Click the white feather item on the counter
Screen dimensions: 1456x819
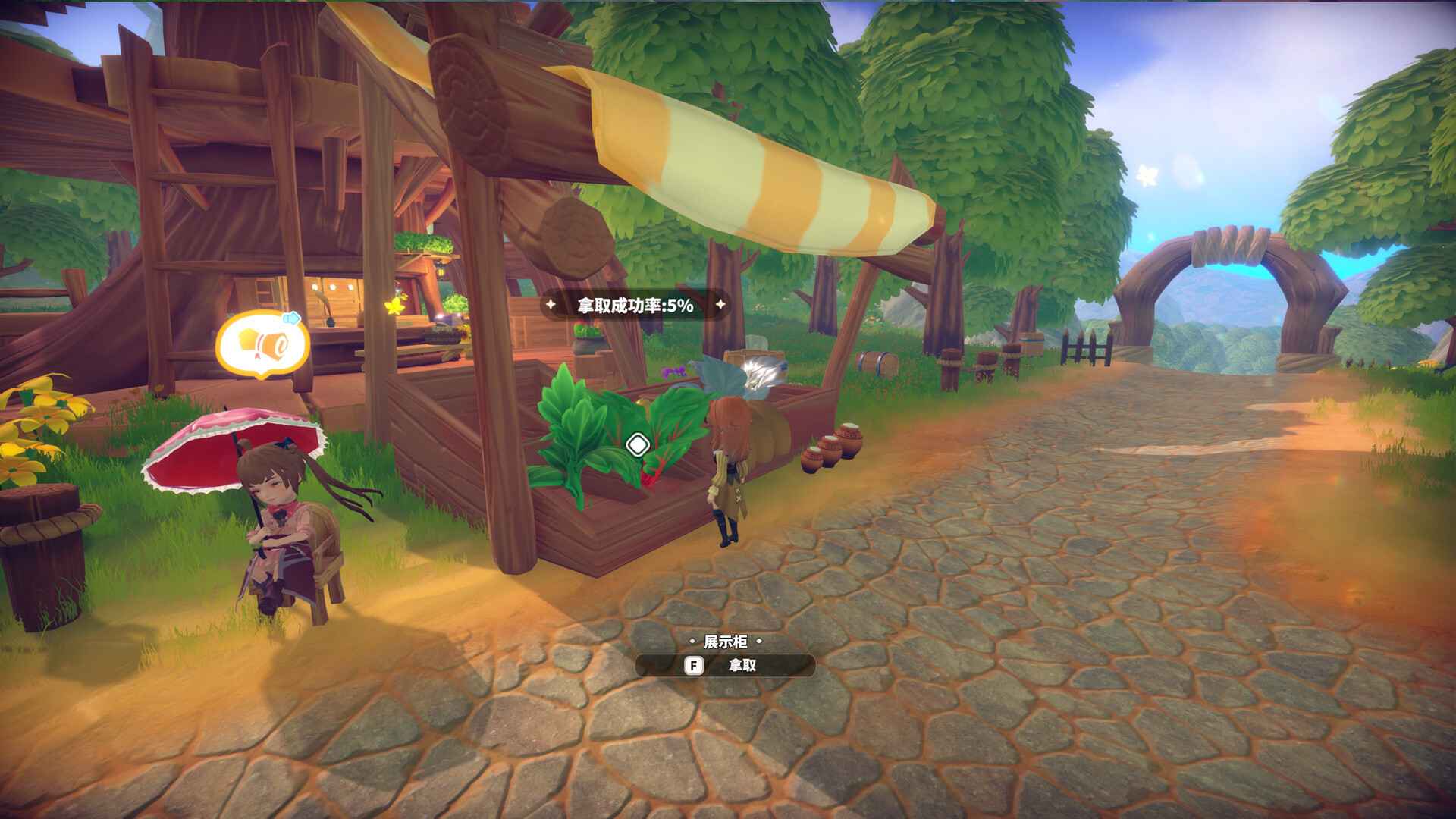tap(761, 373)
